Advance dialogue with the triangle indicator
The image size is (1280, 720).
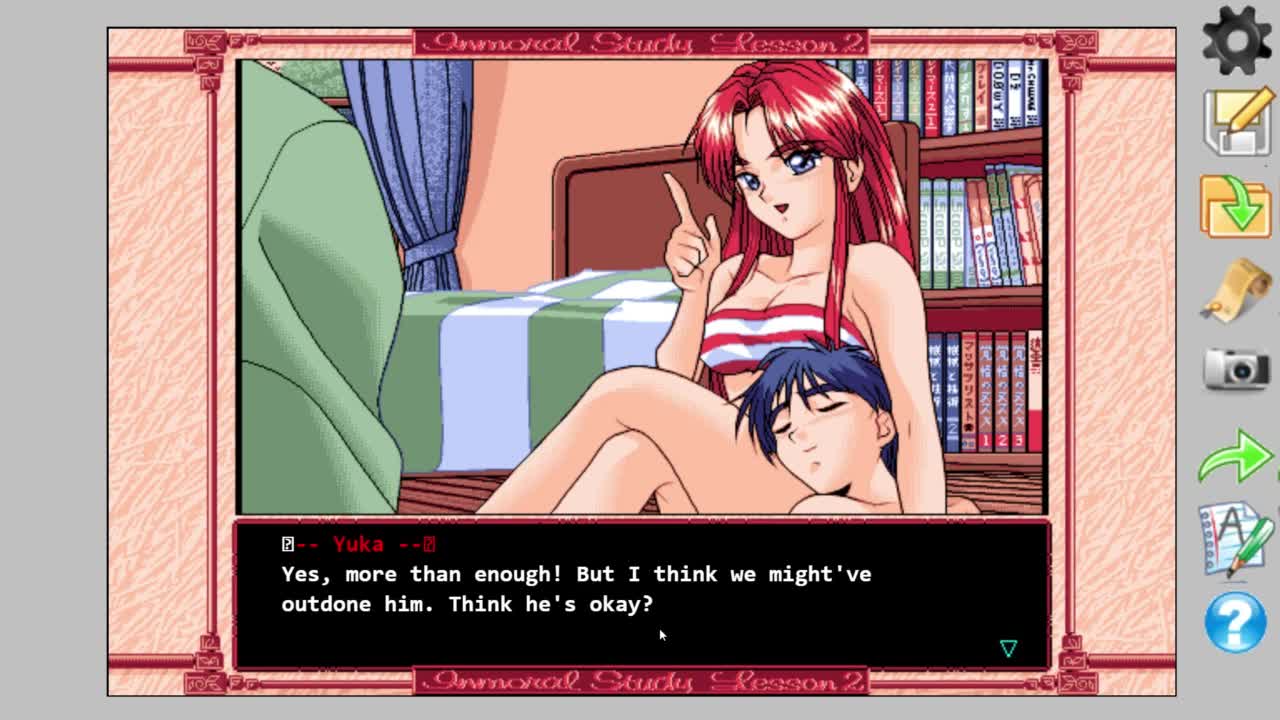pos(1008,649)
